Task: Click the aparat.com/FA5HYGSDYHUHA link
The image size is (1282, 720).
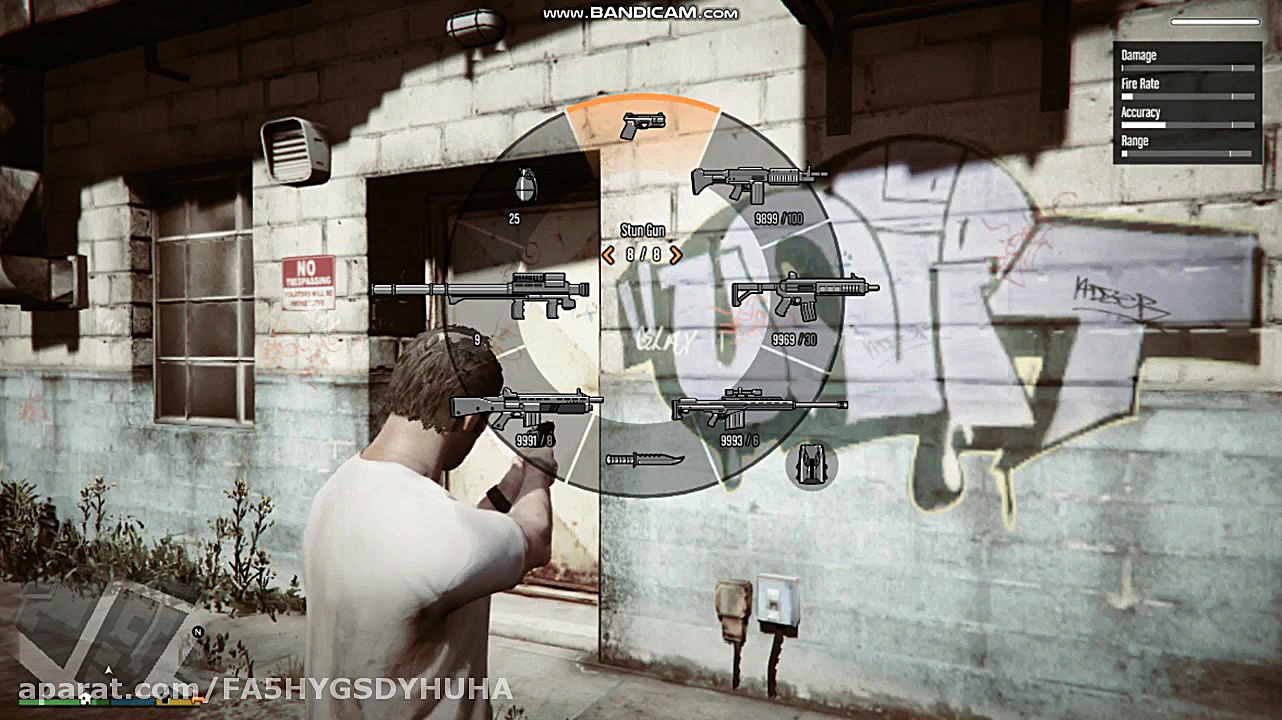Action: point(258,688)
